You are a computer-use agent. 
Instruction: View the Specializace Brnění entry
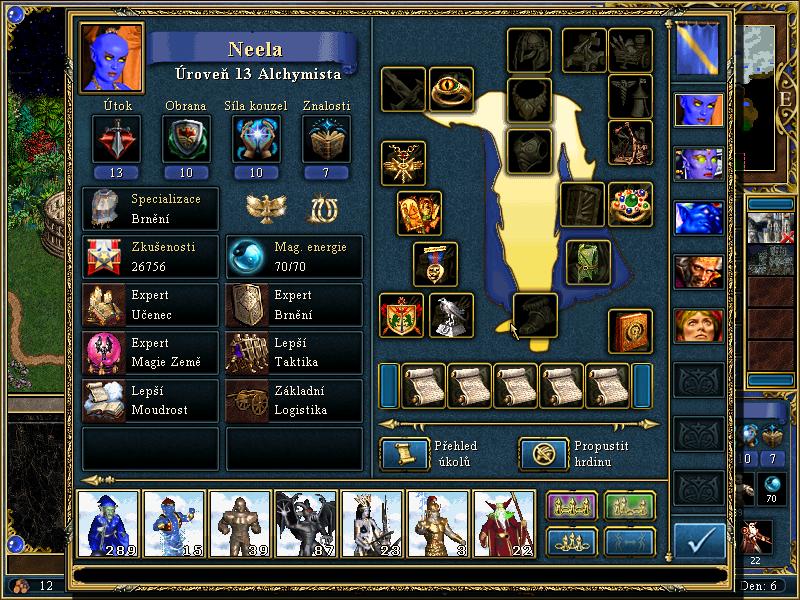point(150,208)
